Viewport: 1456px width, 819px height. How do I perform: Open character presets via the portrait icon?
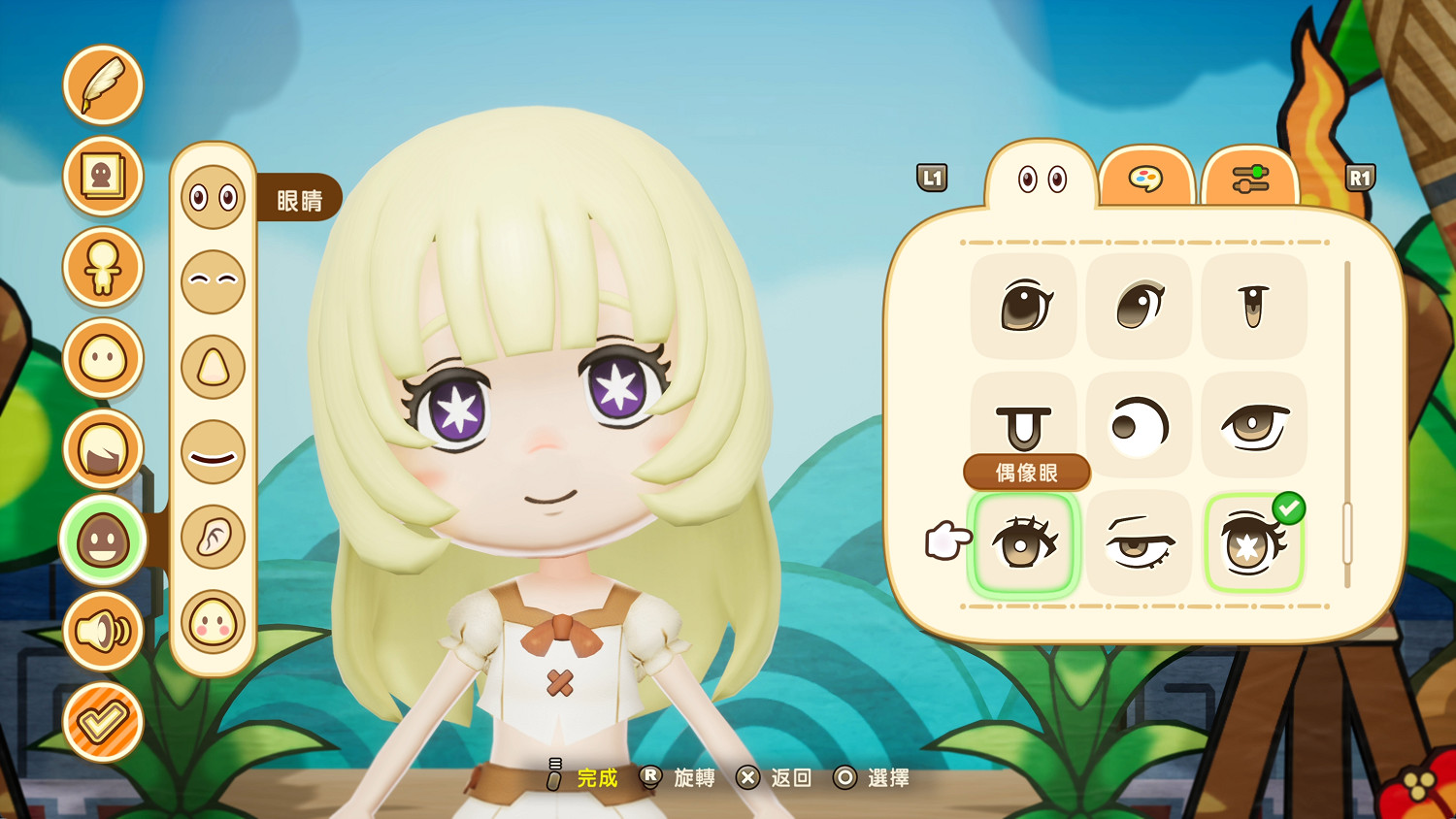(103, 177)
